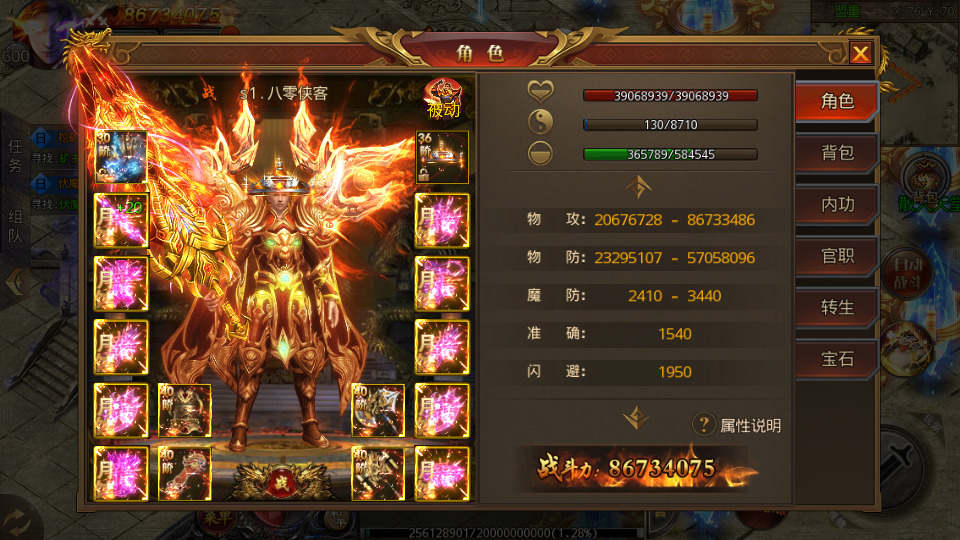Switch to the 背包 bag tab
Image resolution: width=960 pixels, height=540 pixels.
(x=837, y=153)
